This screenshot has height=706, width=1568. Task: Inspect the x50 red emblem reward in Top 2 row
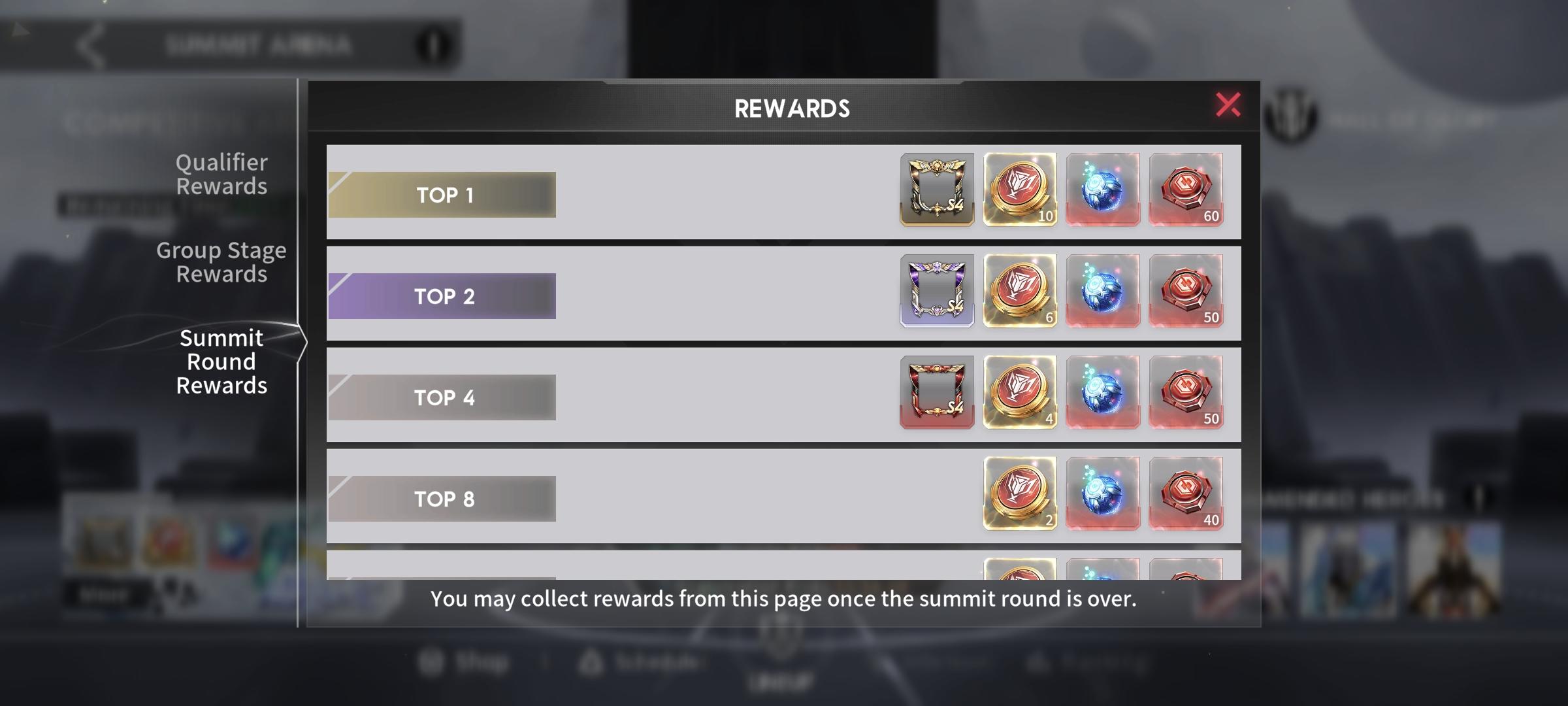[1186, 292]
